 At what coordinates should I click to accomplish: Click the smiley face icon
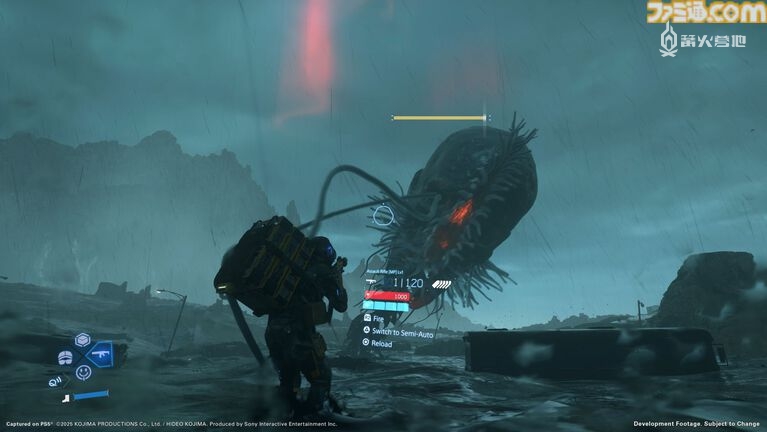(83, 372)
